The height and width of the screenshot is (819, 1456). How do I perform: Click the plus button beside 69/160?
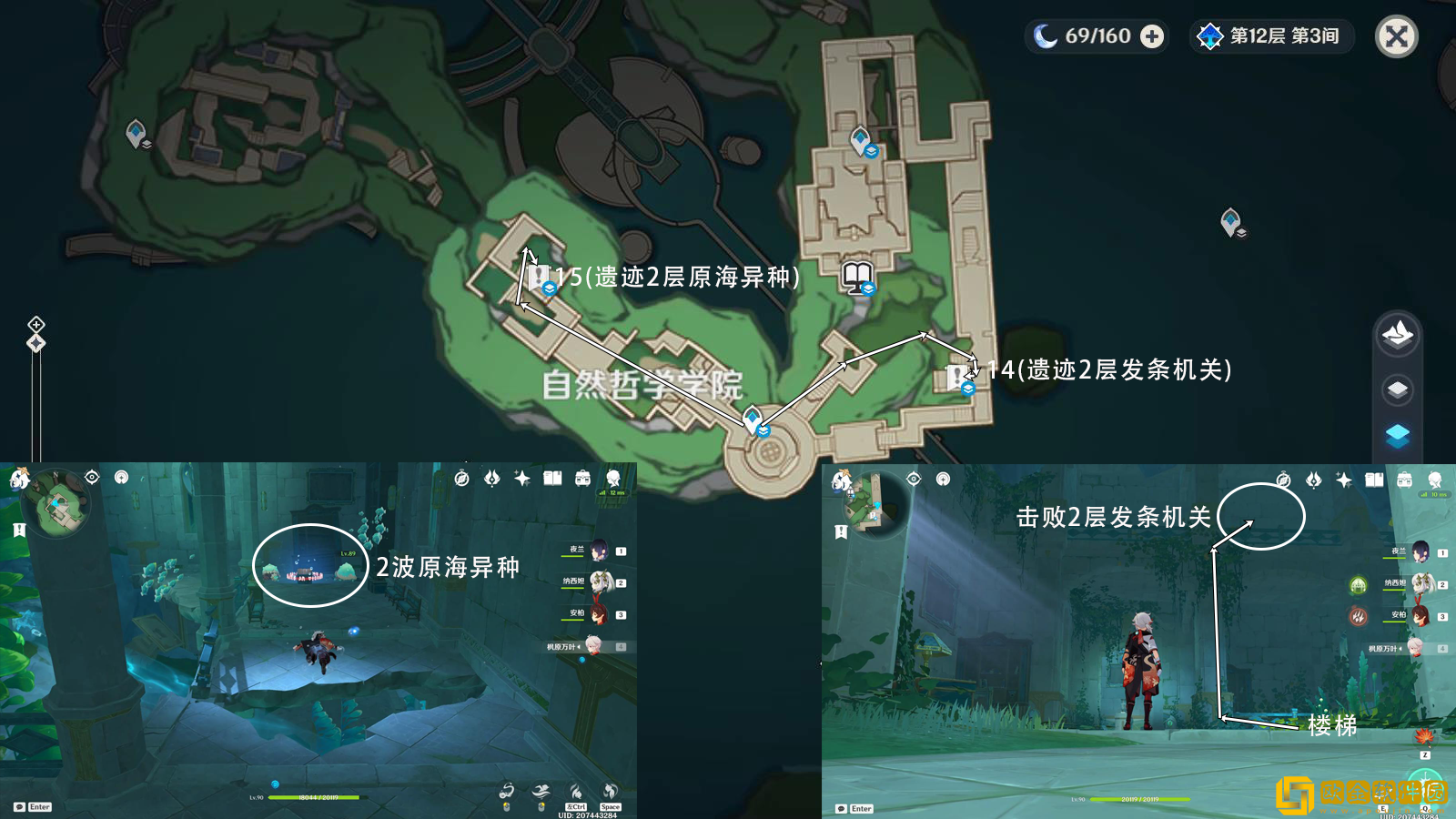click(1153, 36)
